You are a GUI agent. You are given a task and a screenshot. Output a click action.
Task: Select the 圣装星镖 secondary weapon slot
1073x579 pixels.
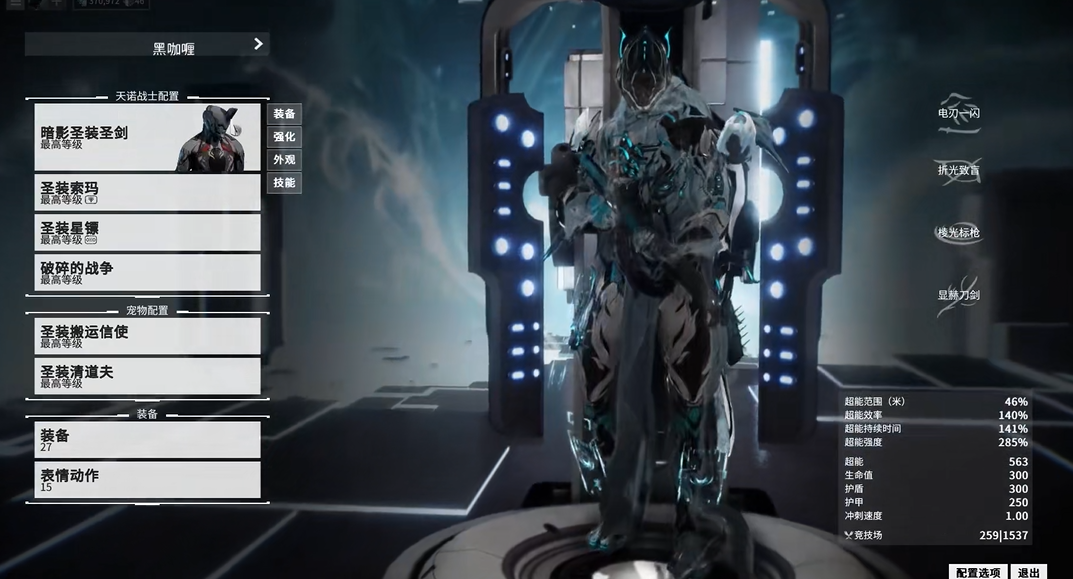(147, 232)
